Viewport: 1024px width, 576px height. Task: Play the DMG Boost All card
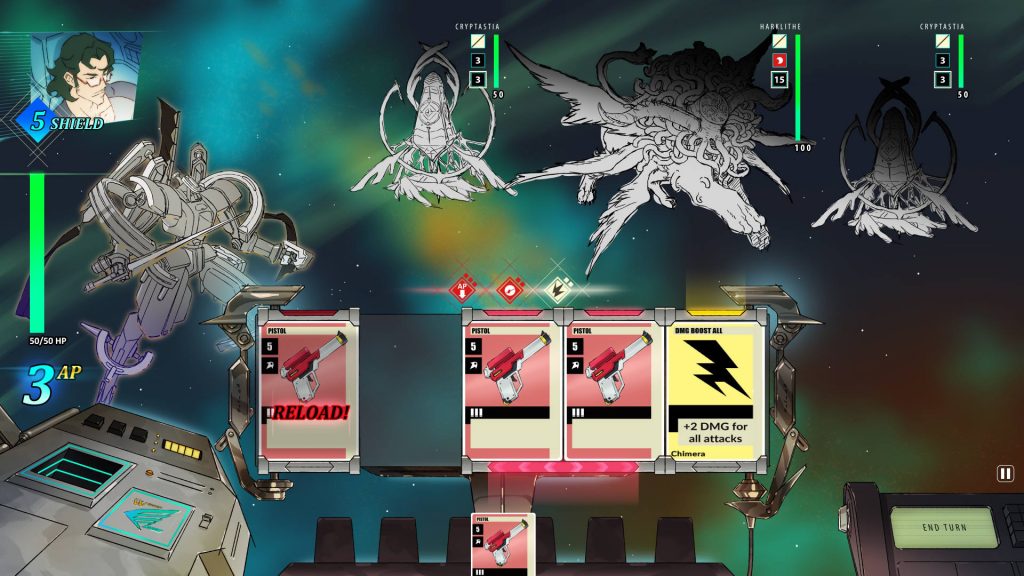(714, 391)
